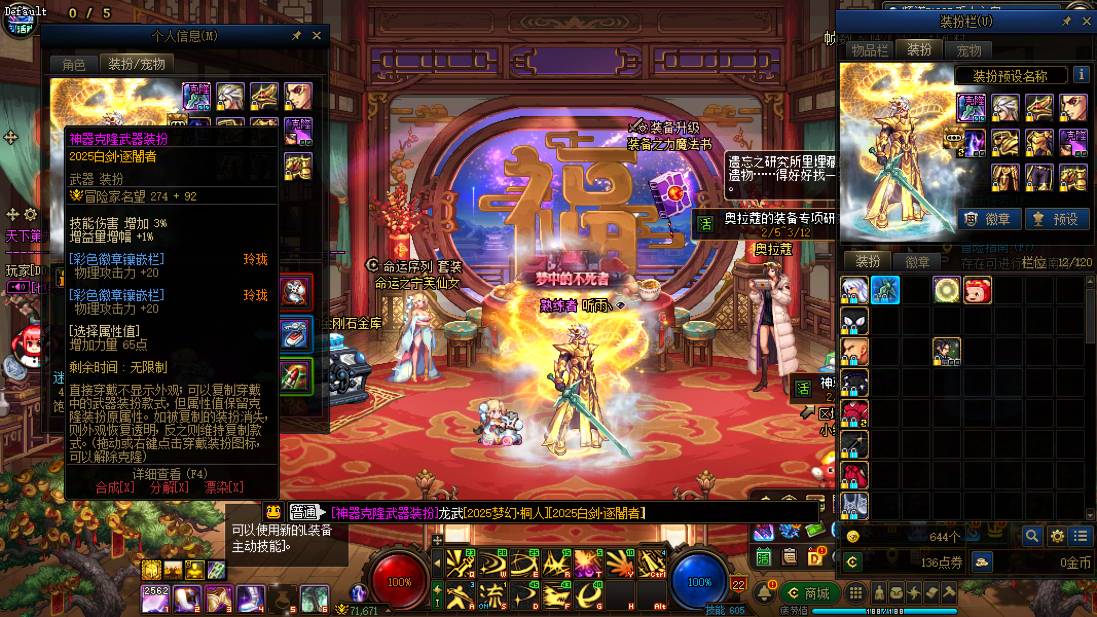Click the 徽章 emblem button beside 预设
This screenshot has height=617, width=1097.
click(985, 219)
